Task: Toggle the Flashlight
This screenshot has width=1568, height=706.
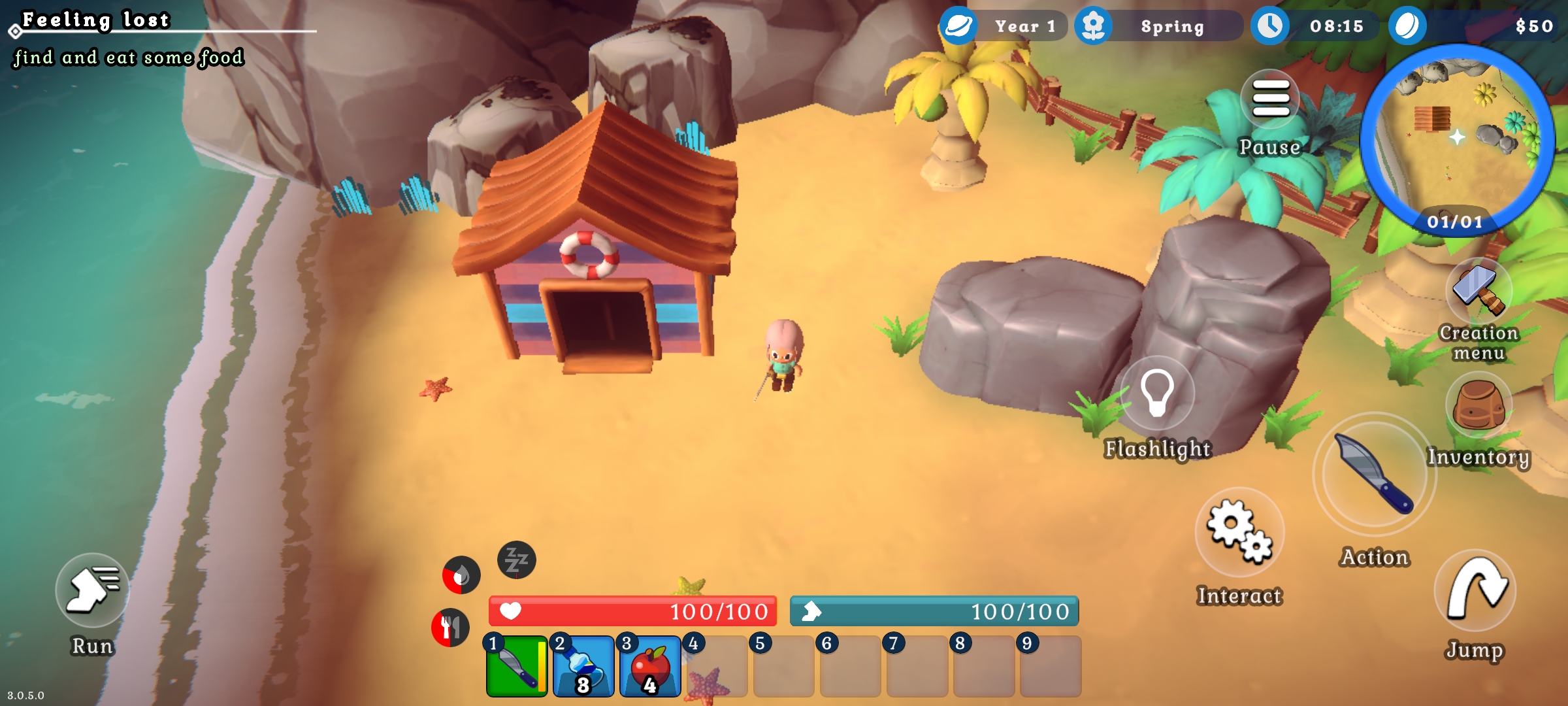Action: 1157,394
